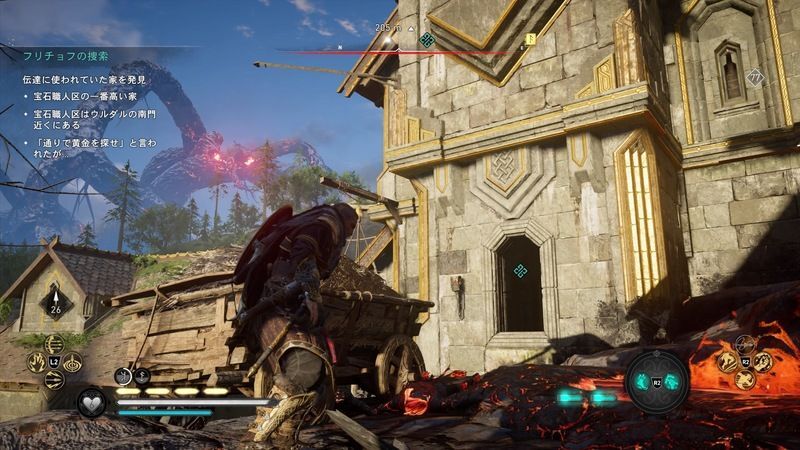Activate the left teal power in the wheel
This screenshot has height=450, width=800.
tap(644, 381)
